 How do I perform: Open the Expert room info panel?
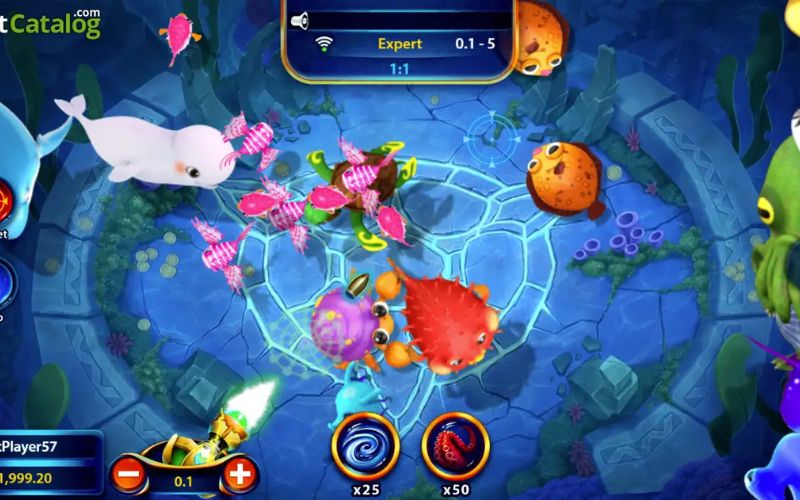(x=399, y=44)
